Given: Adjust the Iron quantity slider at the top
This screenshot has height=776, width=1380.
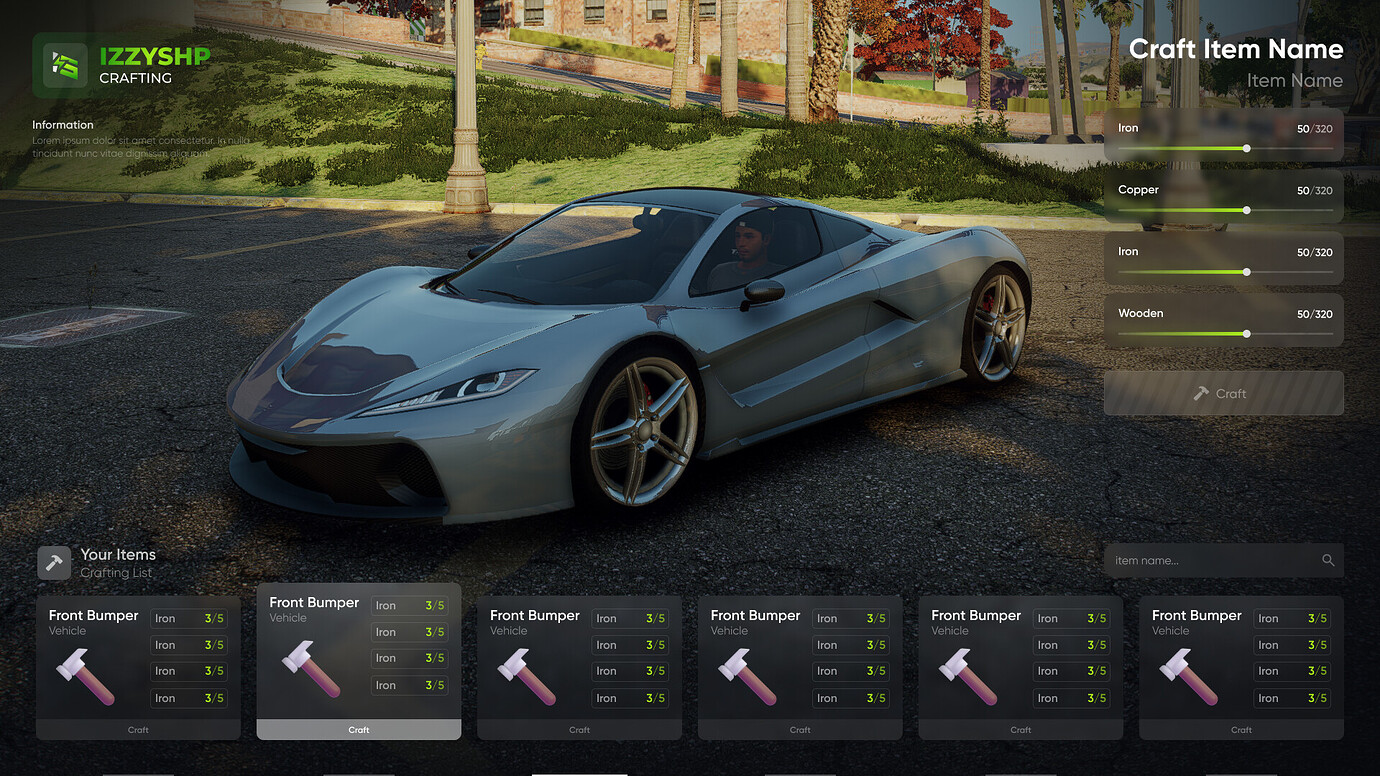Looking at the screenshot, I should point(1246,148).
